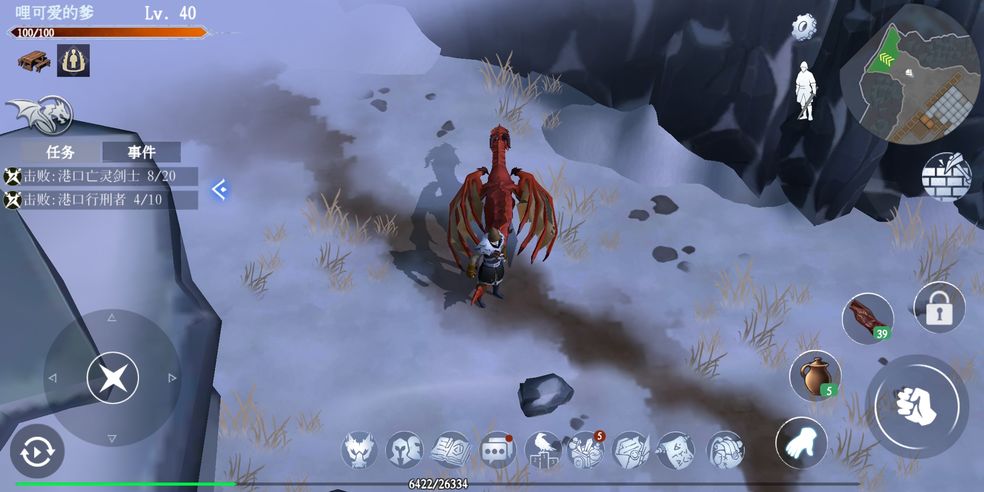
Task: Use the clay jug item slot
Action: coord(815,375)
